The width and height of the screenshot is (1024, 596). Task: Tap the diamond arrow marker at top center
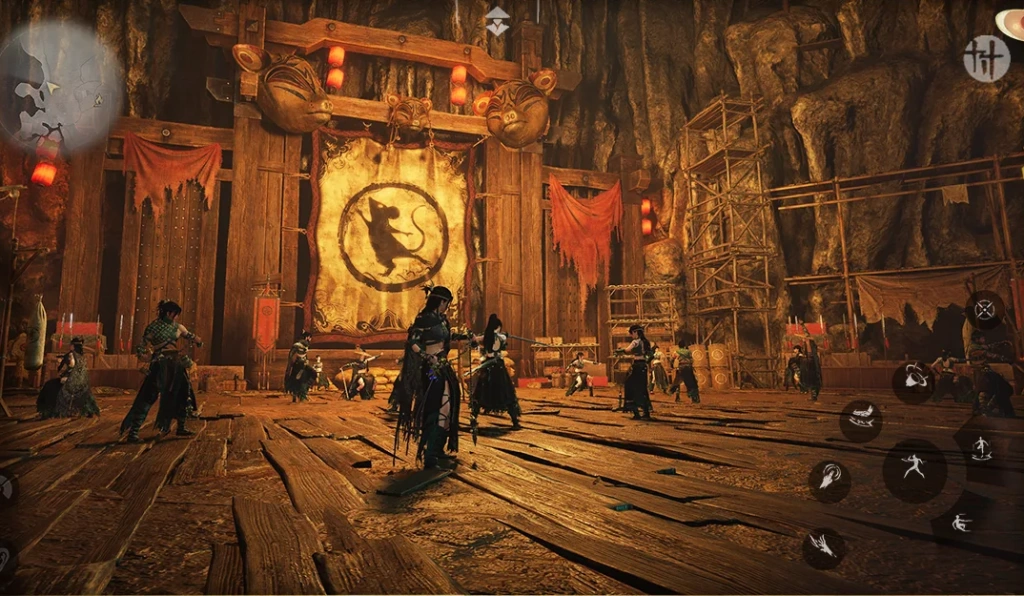497,21
